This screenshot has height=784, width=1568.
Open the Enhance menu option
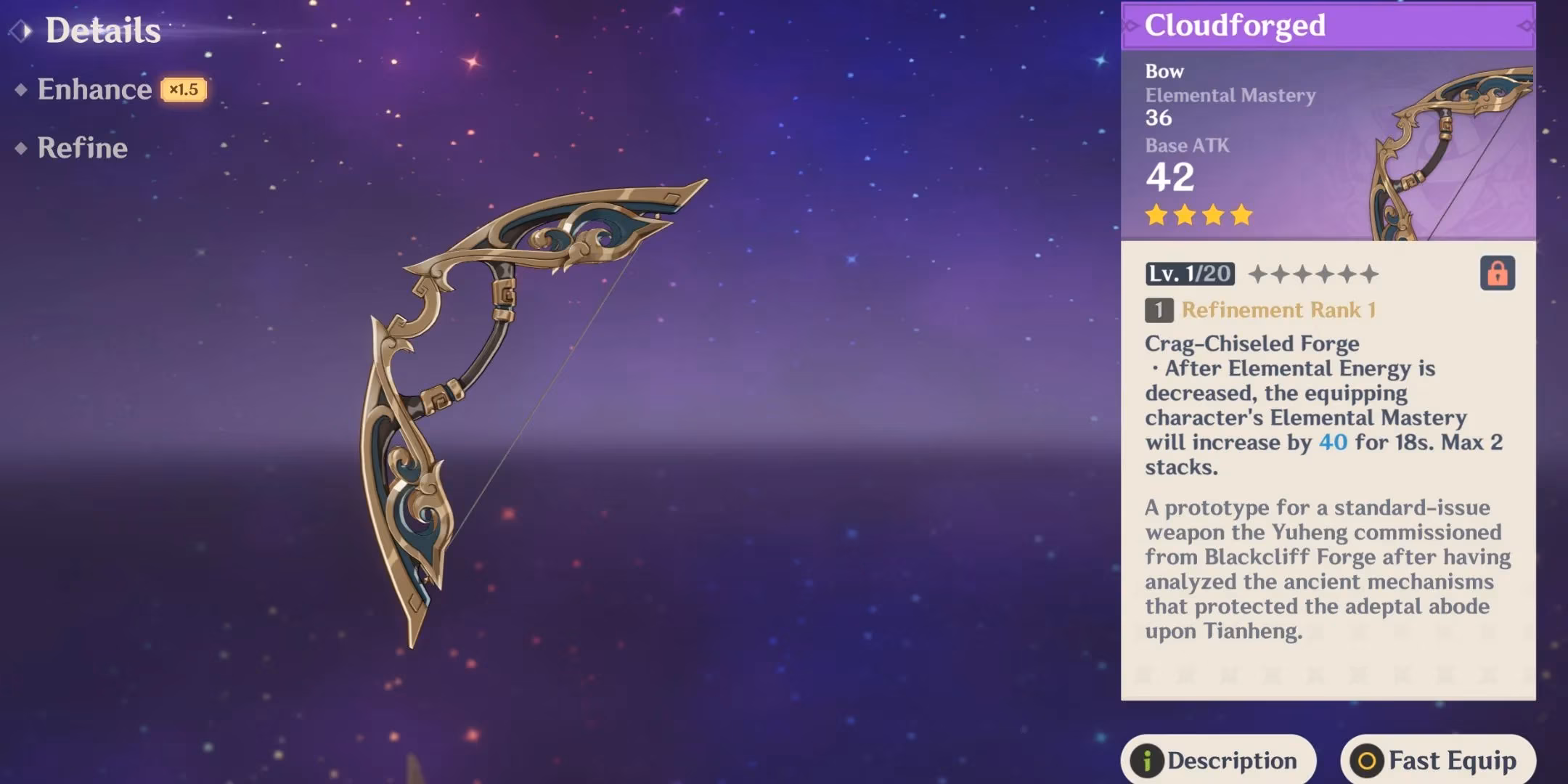tap(94, 89)
